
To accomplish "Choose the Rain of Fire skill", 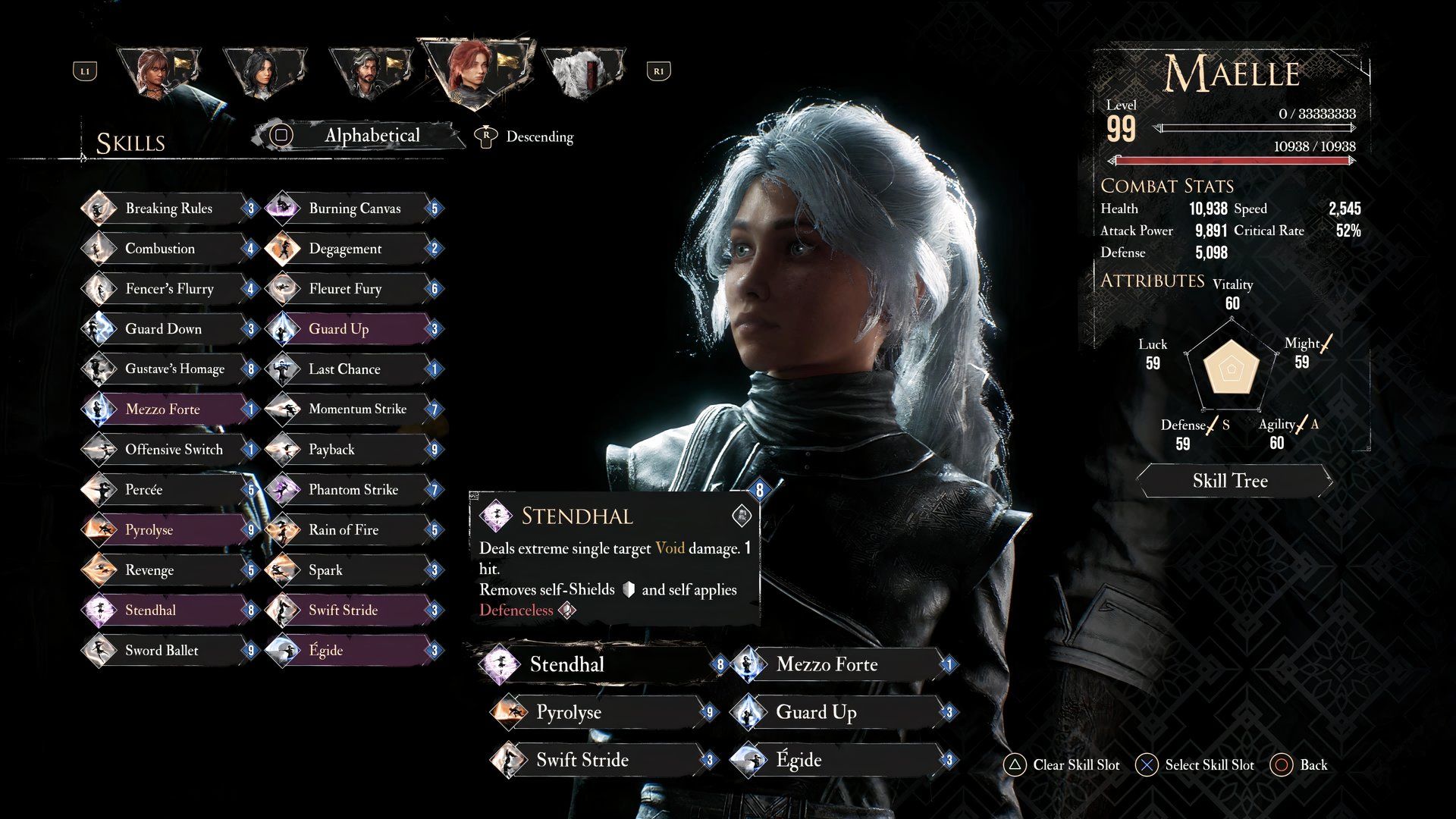I will click(343, 530).
